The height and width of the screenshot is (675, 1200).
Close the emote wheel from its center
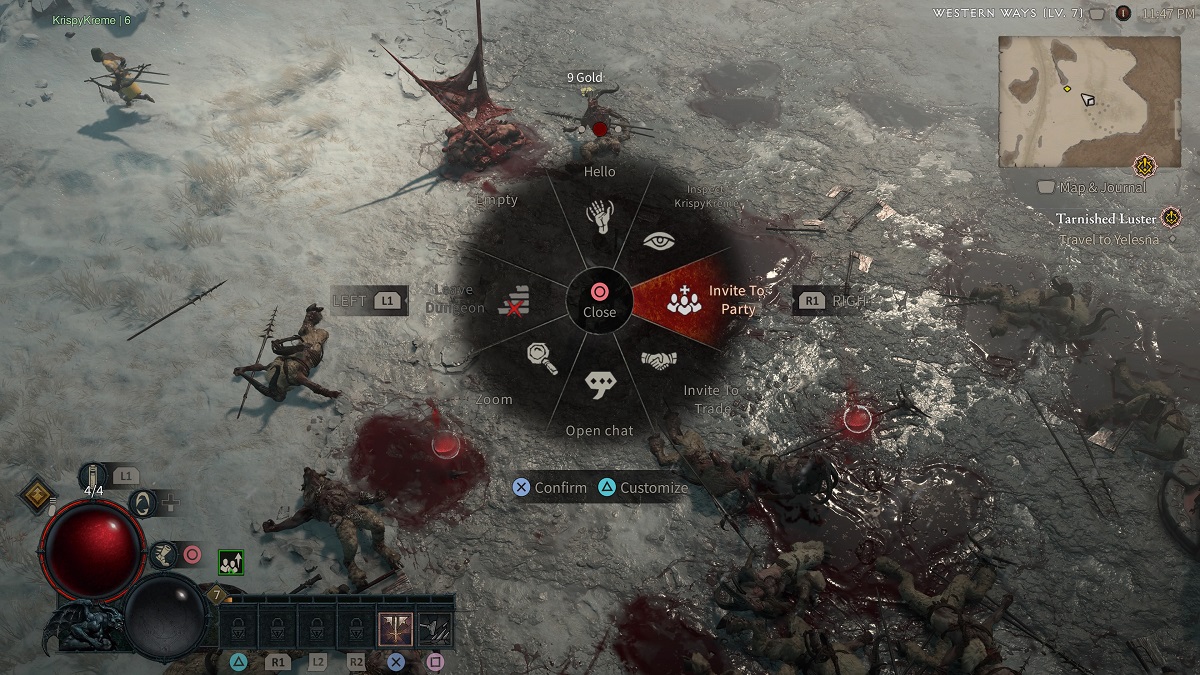tap(599, 299)
